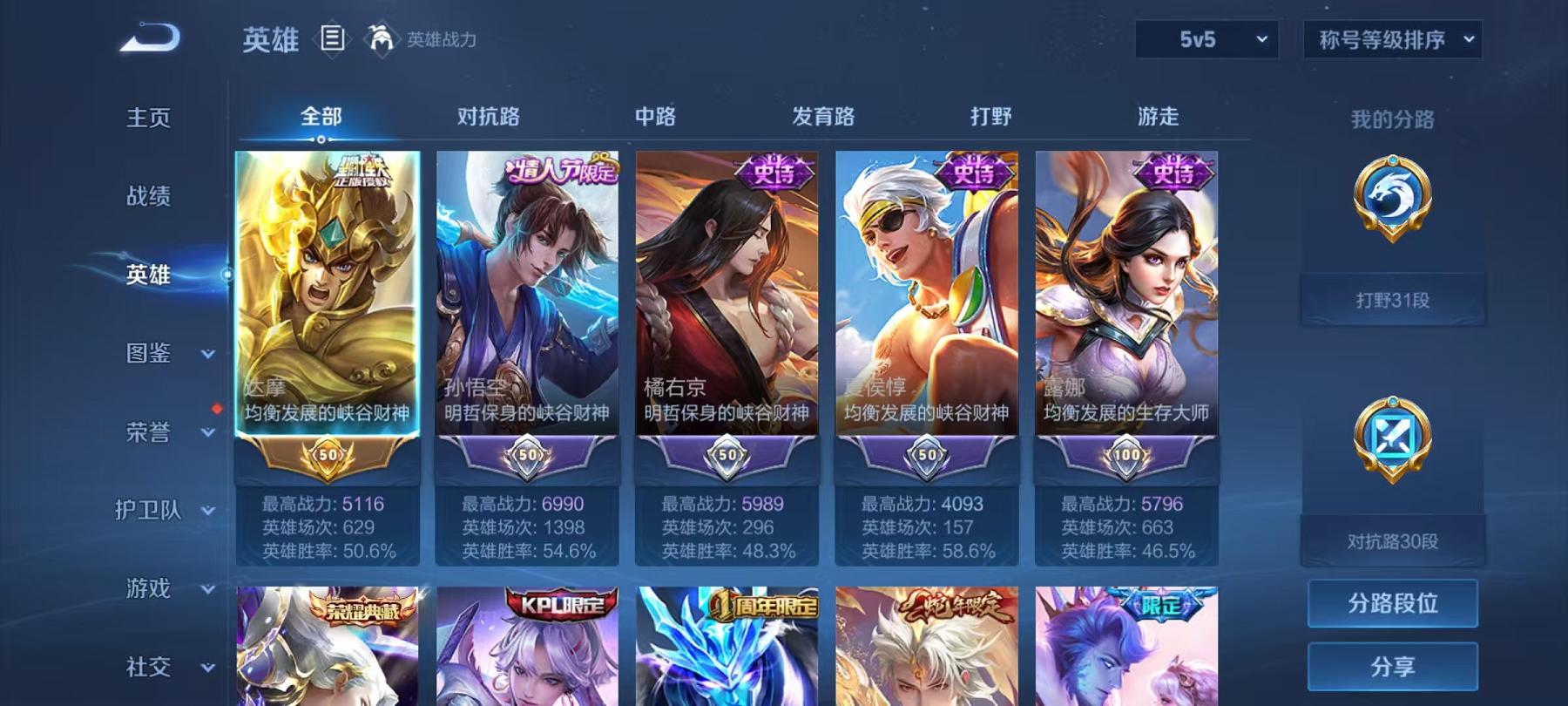Open the 称号等级排序 sorting dropdown
1568x706 pixels.
pyautogui.click(x=1392, y=38)
